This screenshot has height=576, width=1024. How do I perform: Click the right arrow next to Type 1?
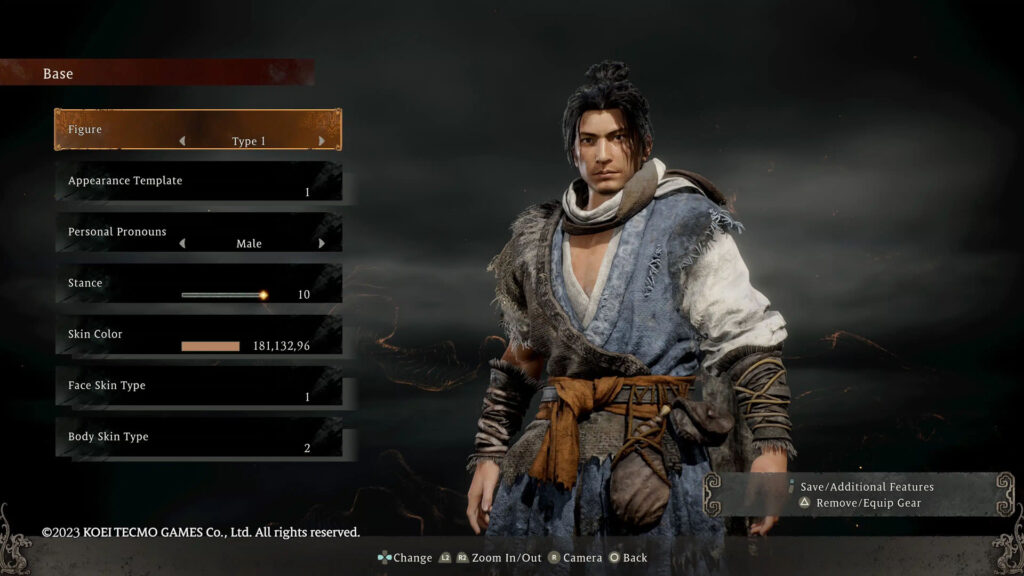pos(321,142)
